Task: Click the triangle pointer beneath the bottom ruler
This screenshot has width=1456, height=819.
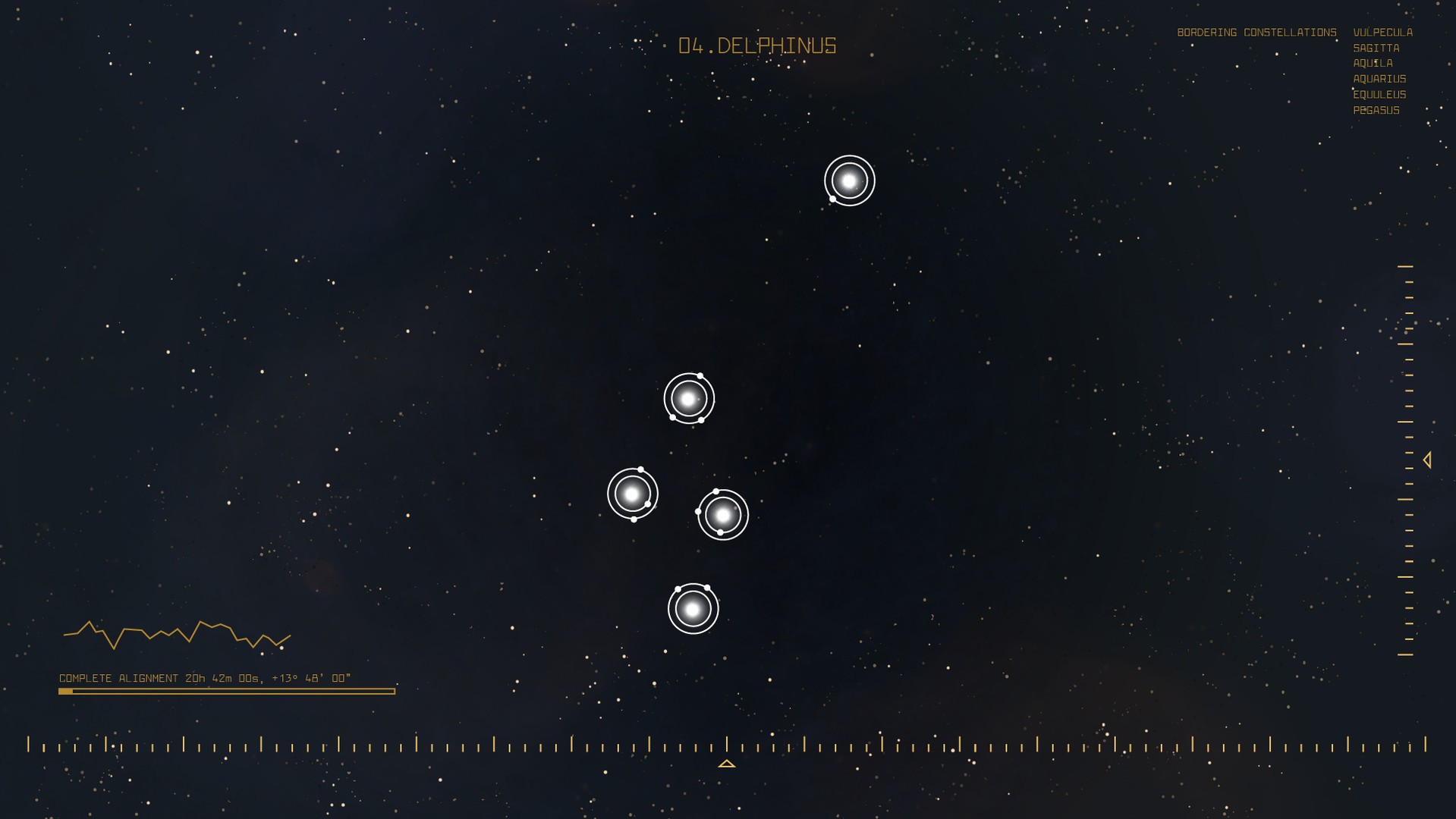Action: [x=728, y=764]
